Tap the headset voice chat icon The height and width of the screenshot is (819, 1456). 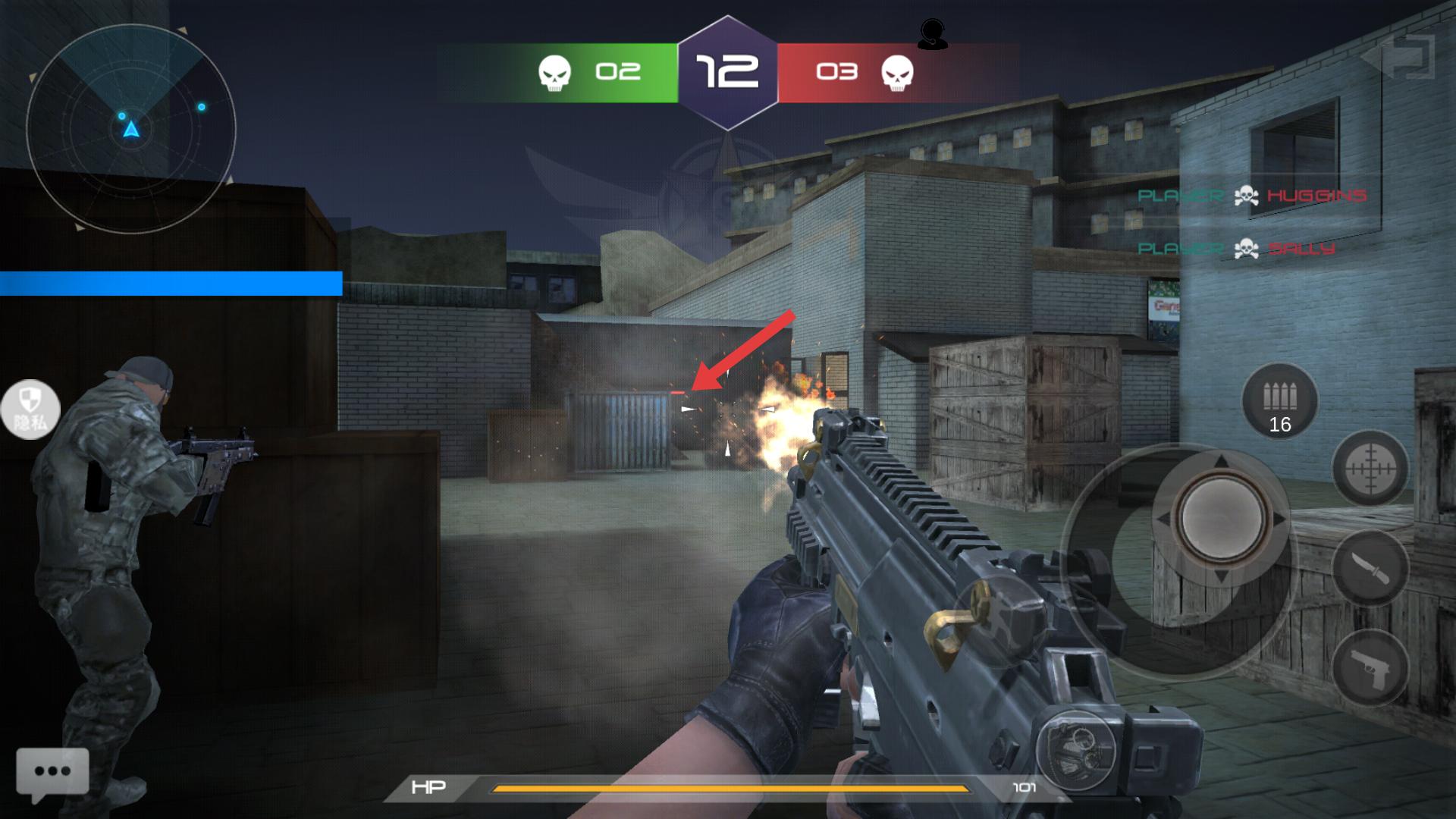(x=932, y=34)
